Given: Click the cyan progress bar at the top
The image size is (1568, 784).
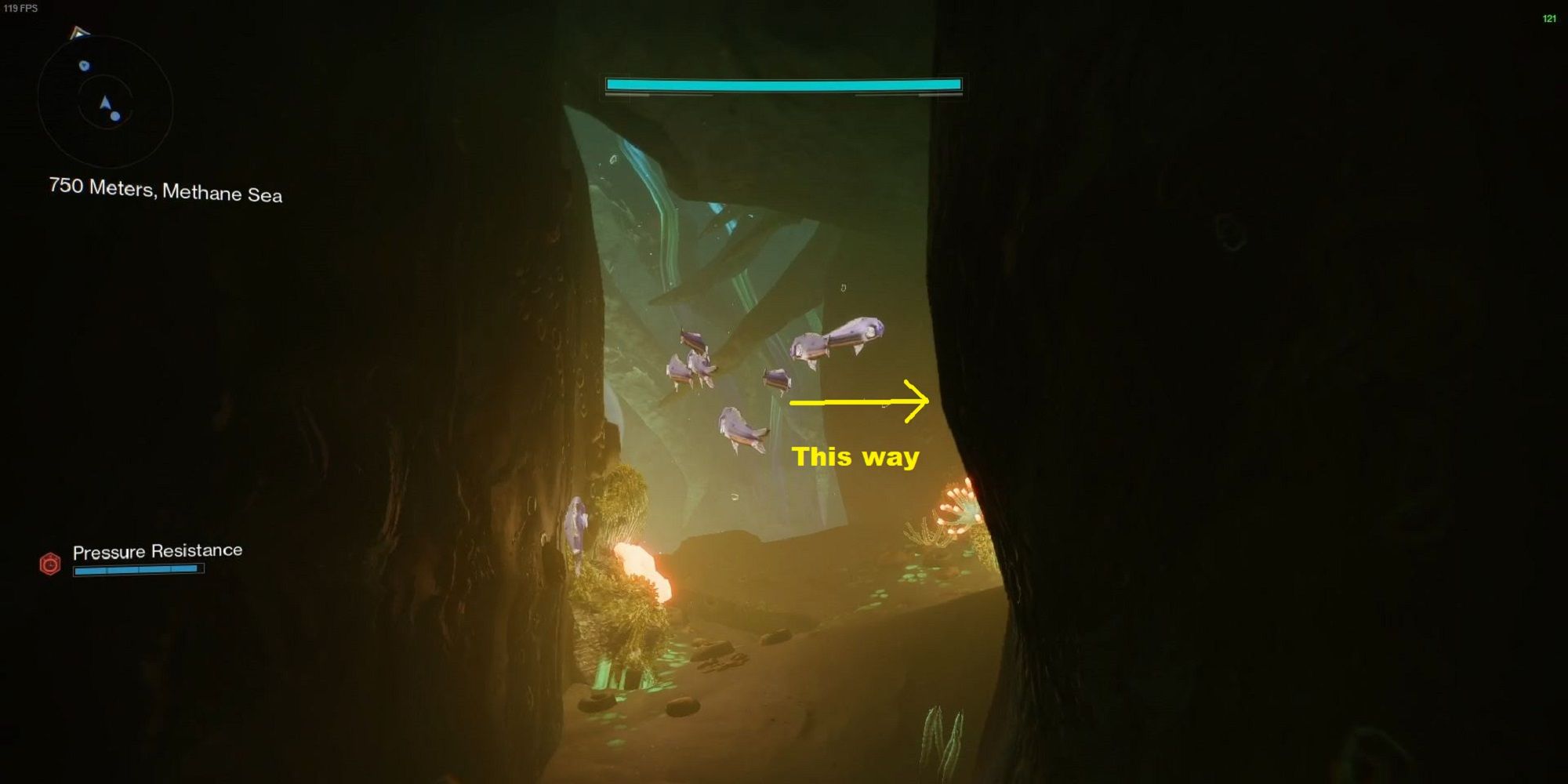Looking at the screenshot, I should (782, 82).
